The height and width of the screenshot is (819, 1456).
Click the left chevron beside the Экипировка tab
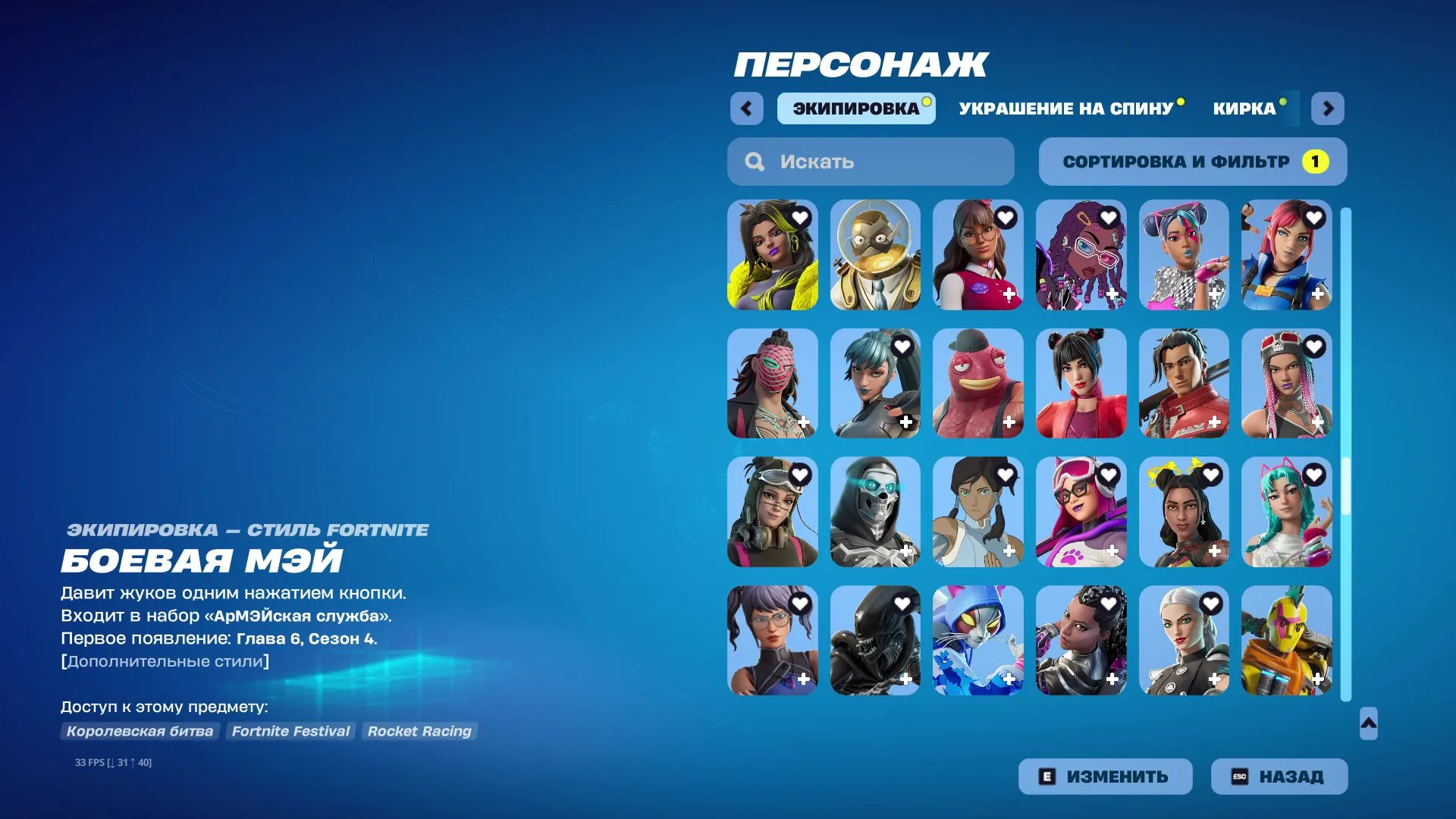click(747, 108)
